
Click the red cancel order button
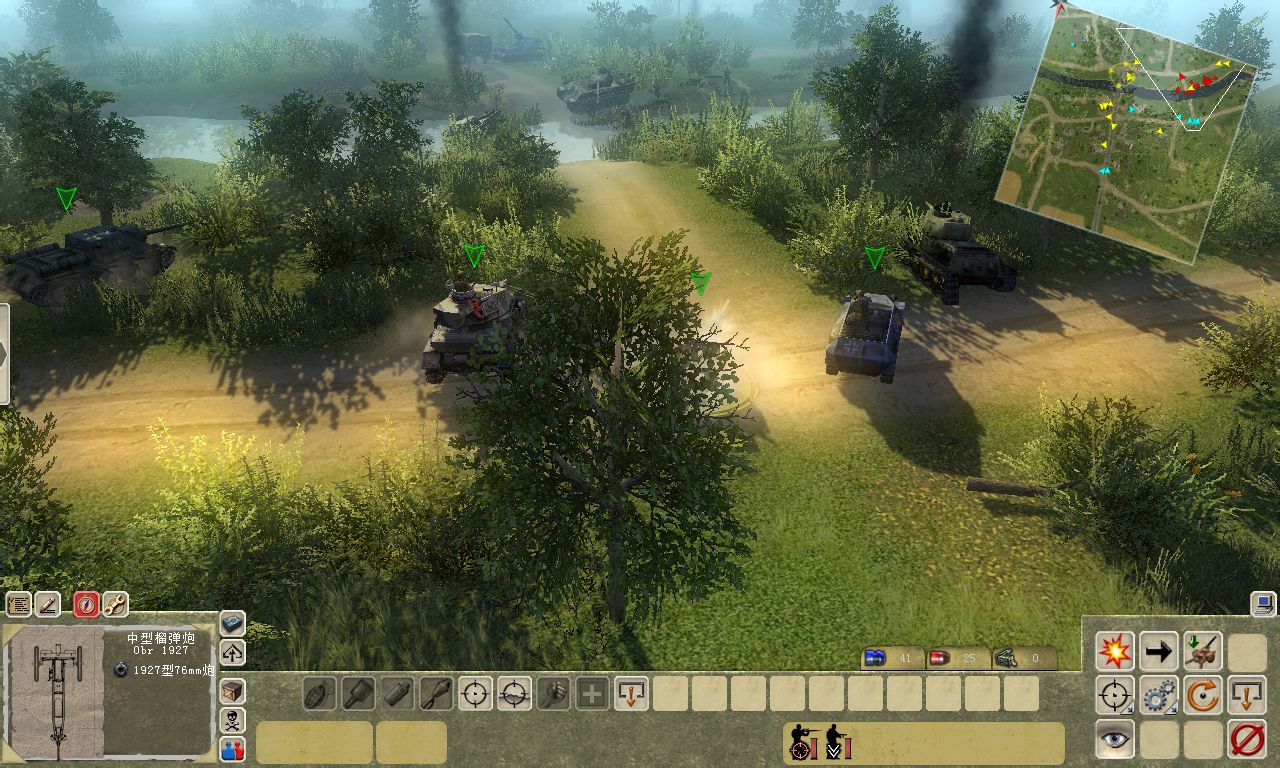tap(1247, 739)
